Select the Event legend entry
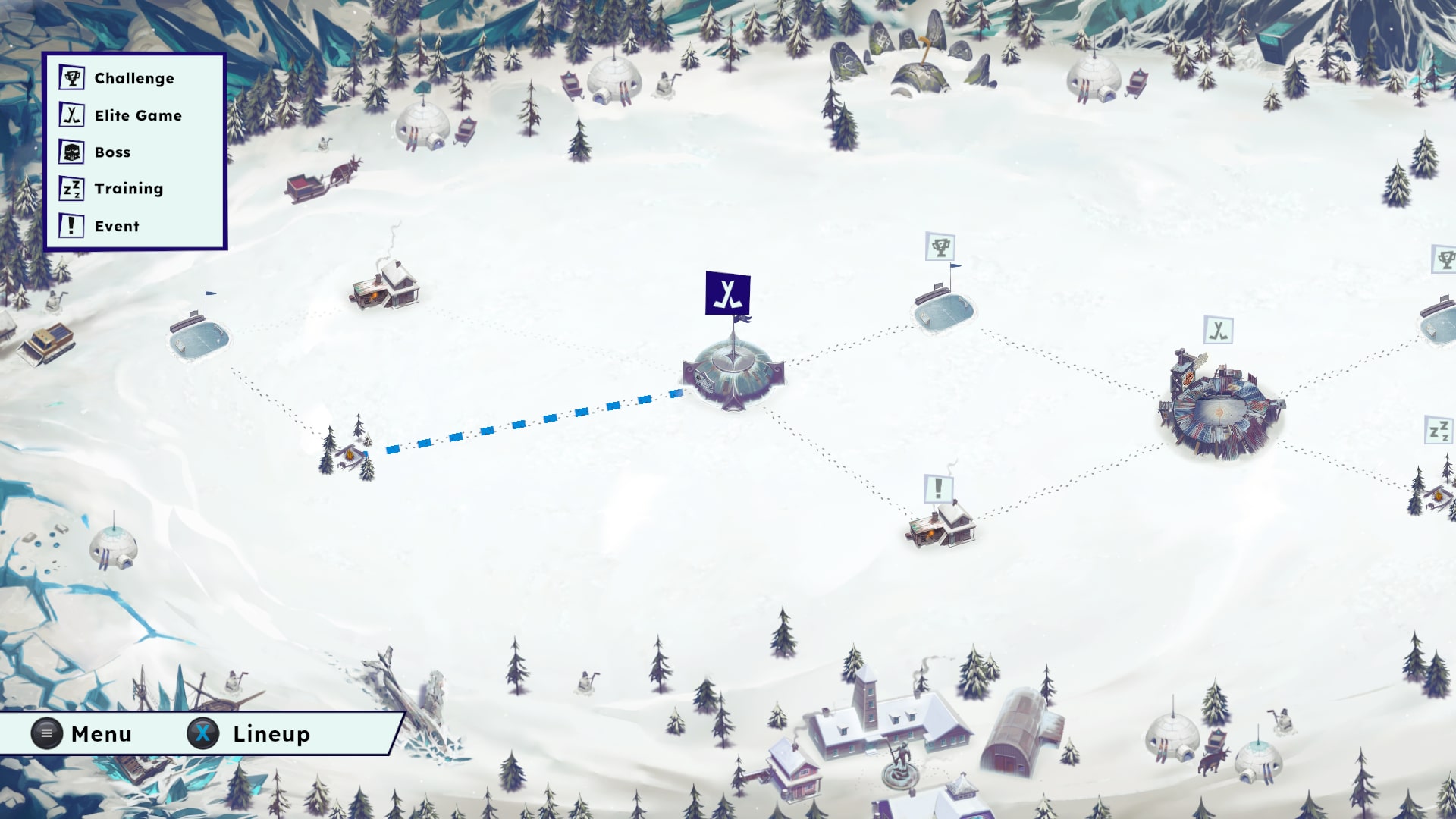1456x819 pixels. click(100, 226)
